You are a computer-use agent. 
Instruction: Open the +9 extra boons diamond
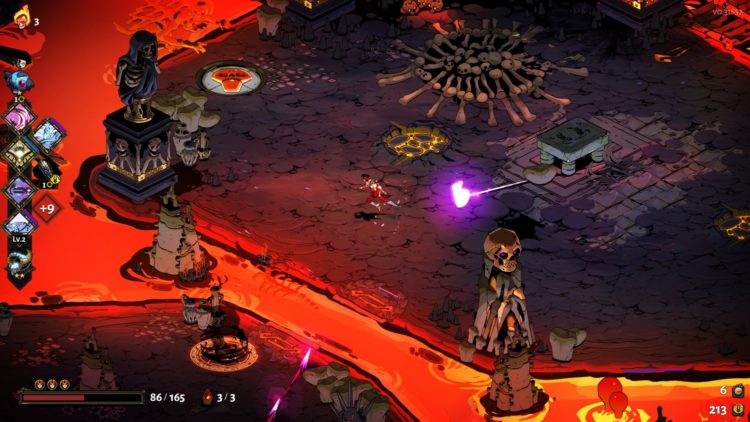[x=47, y=208]
